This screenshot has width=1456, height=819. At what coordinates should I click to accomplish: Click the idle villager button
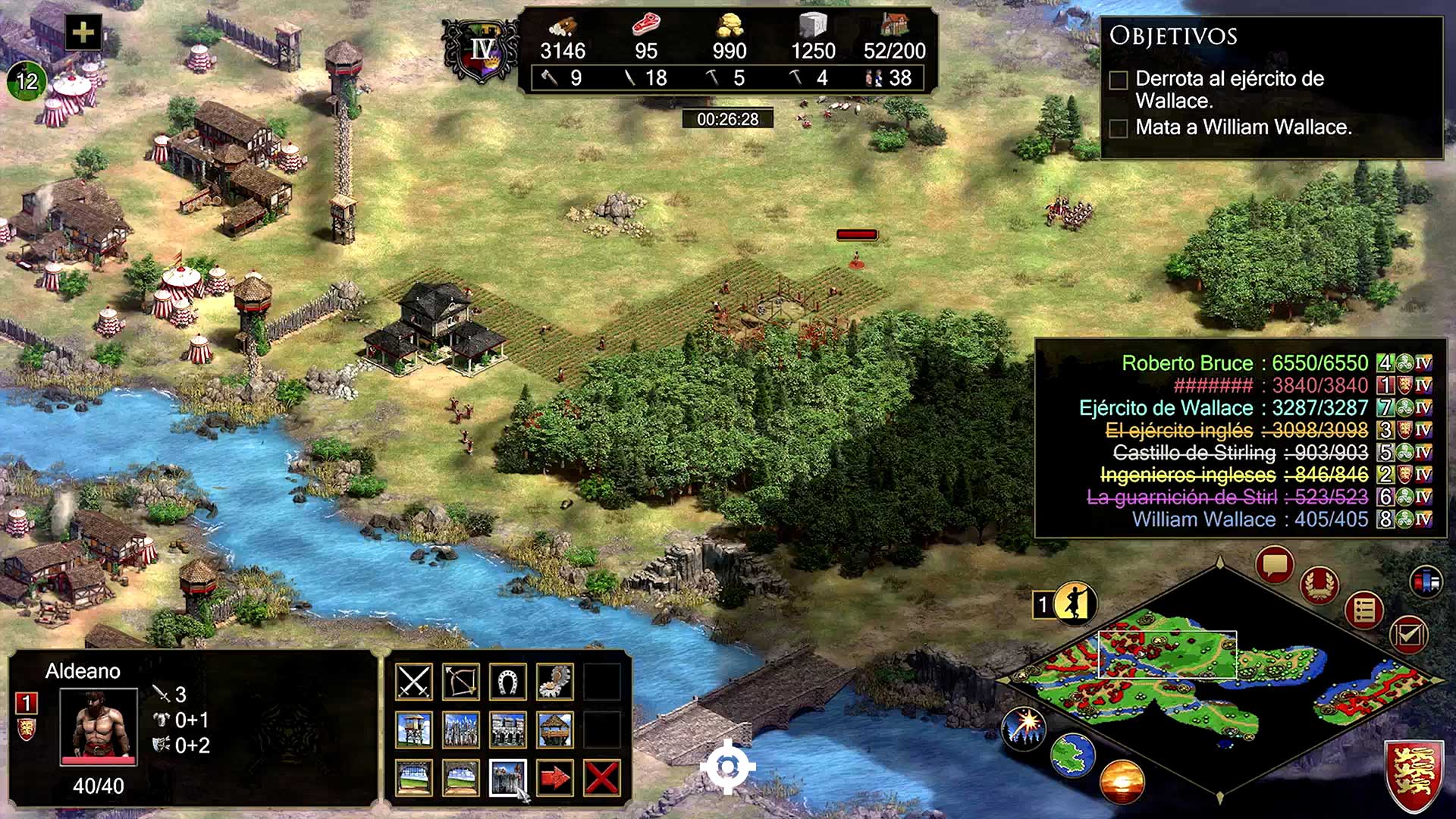pos(1074,604)
